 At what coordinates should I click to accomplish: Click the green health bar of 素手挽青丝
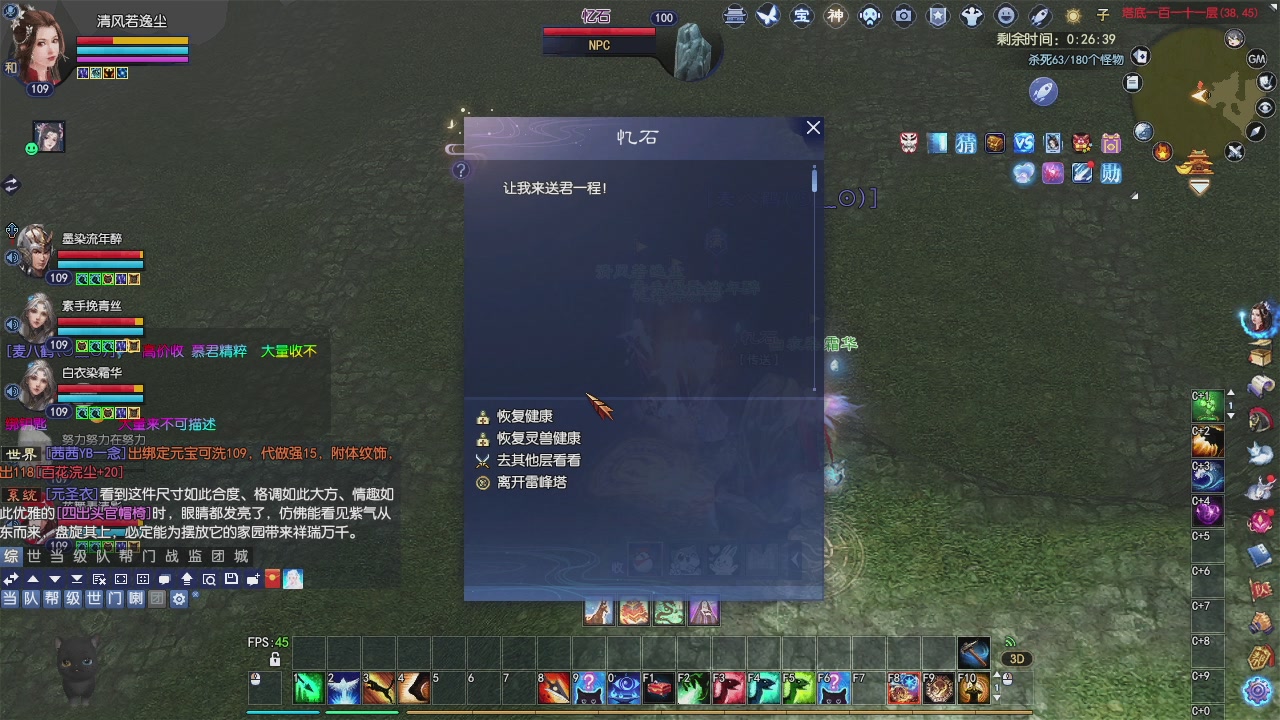100,320
